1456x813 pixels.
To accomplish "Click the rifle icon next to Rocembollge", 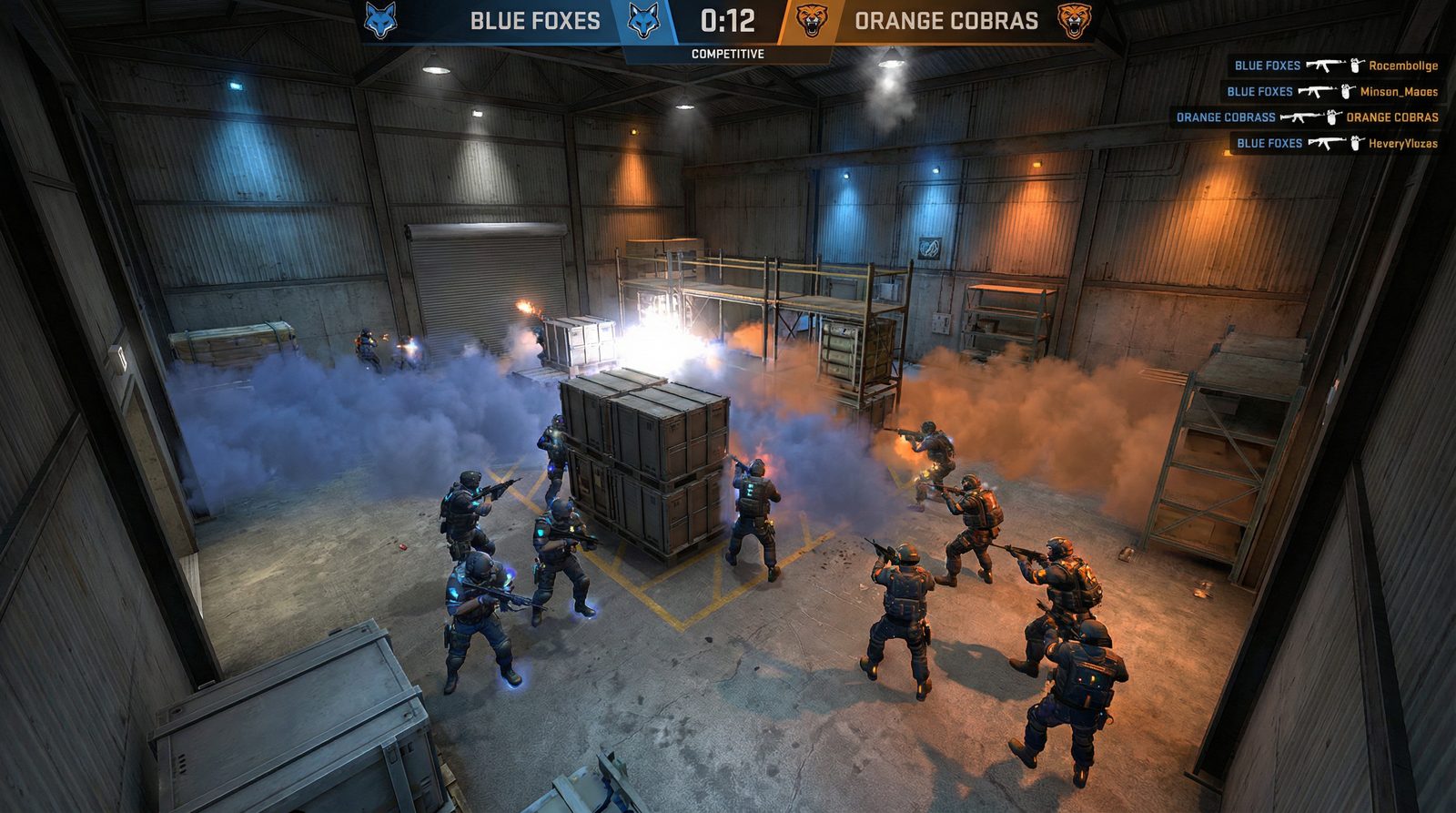I will click(x=1324, y=66).
